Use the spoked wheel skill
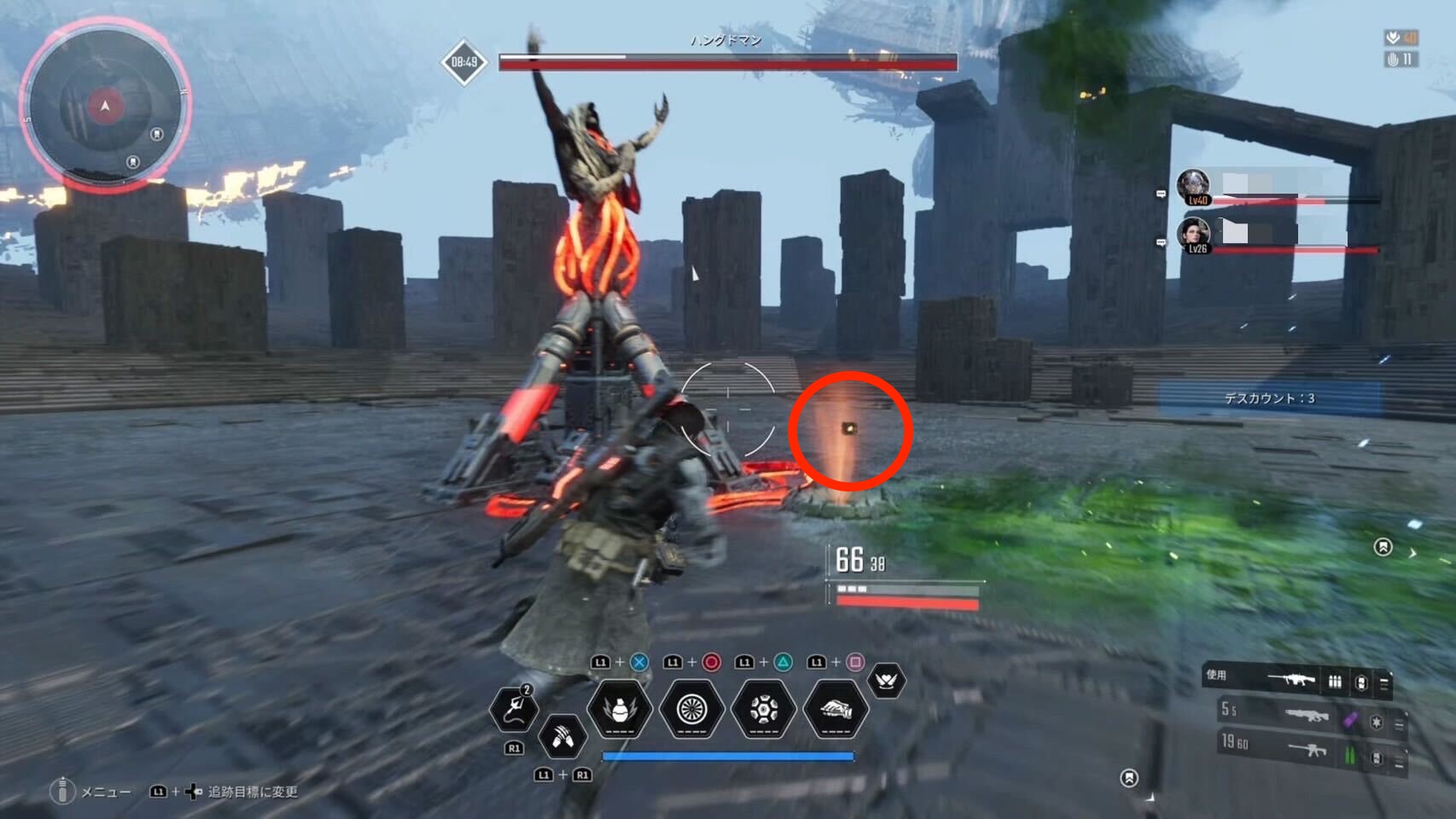1456x819 pixels. pos(691,709)
